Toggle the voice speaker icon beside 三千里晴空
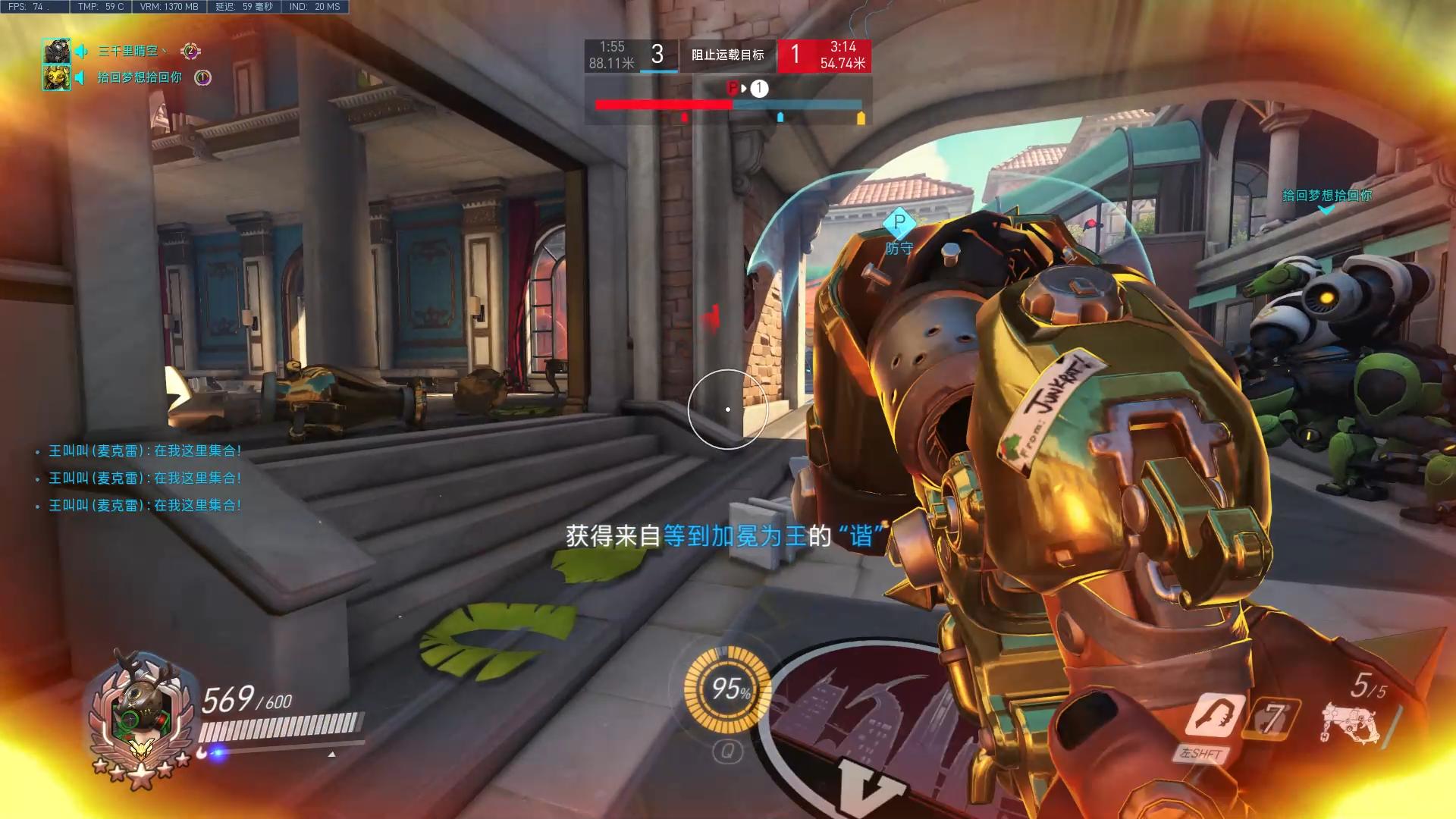The image size is (1456, 819). [82, 52]
